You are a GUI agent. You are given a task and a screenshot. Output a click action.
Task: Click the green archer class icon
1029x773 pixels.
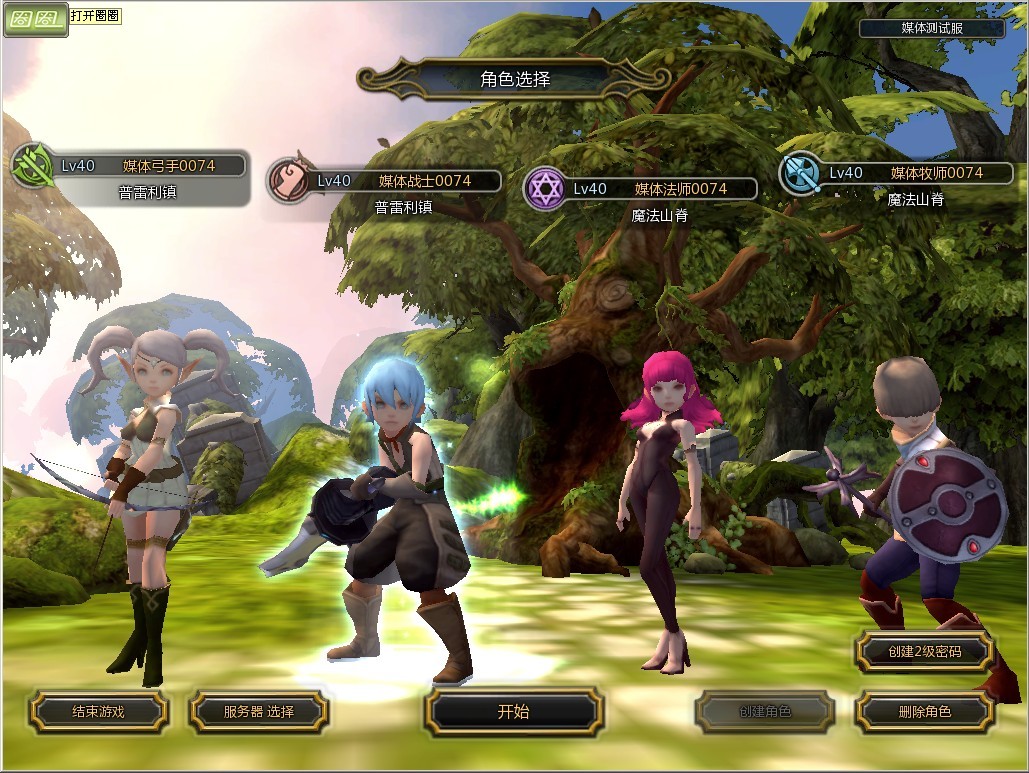pos(32,167)
